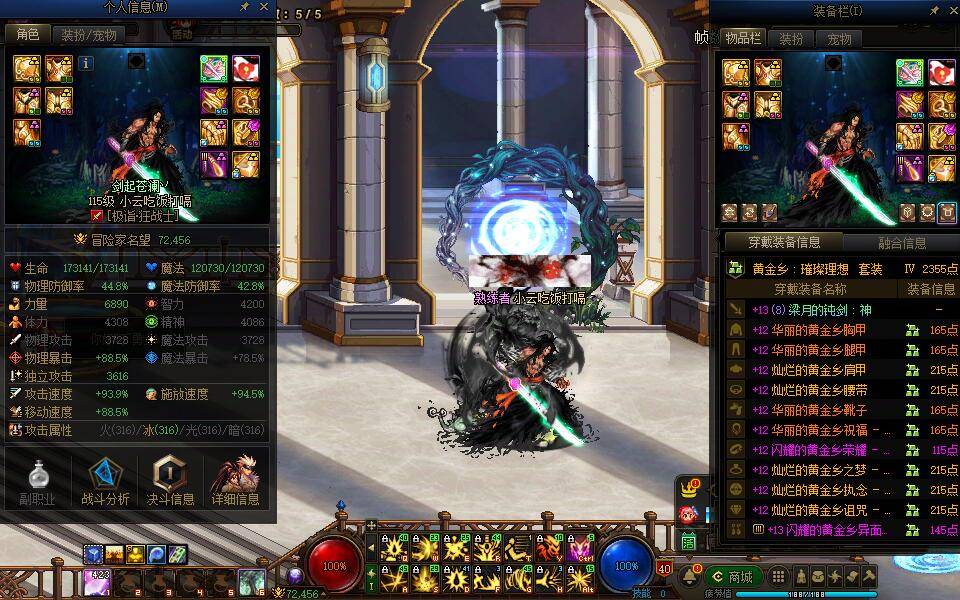The width and height of the screenshot is (960, 600).
Task: Switch to the 宠物 tab in 装备栏
Action: 839,39
